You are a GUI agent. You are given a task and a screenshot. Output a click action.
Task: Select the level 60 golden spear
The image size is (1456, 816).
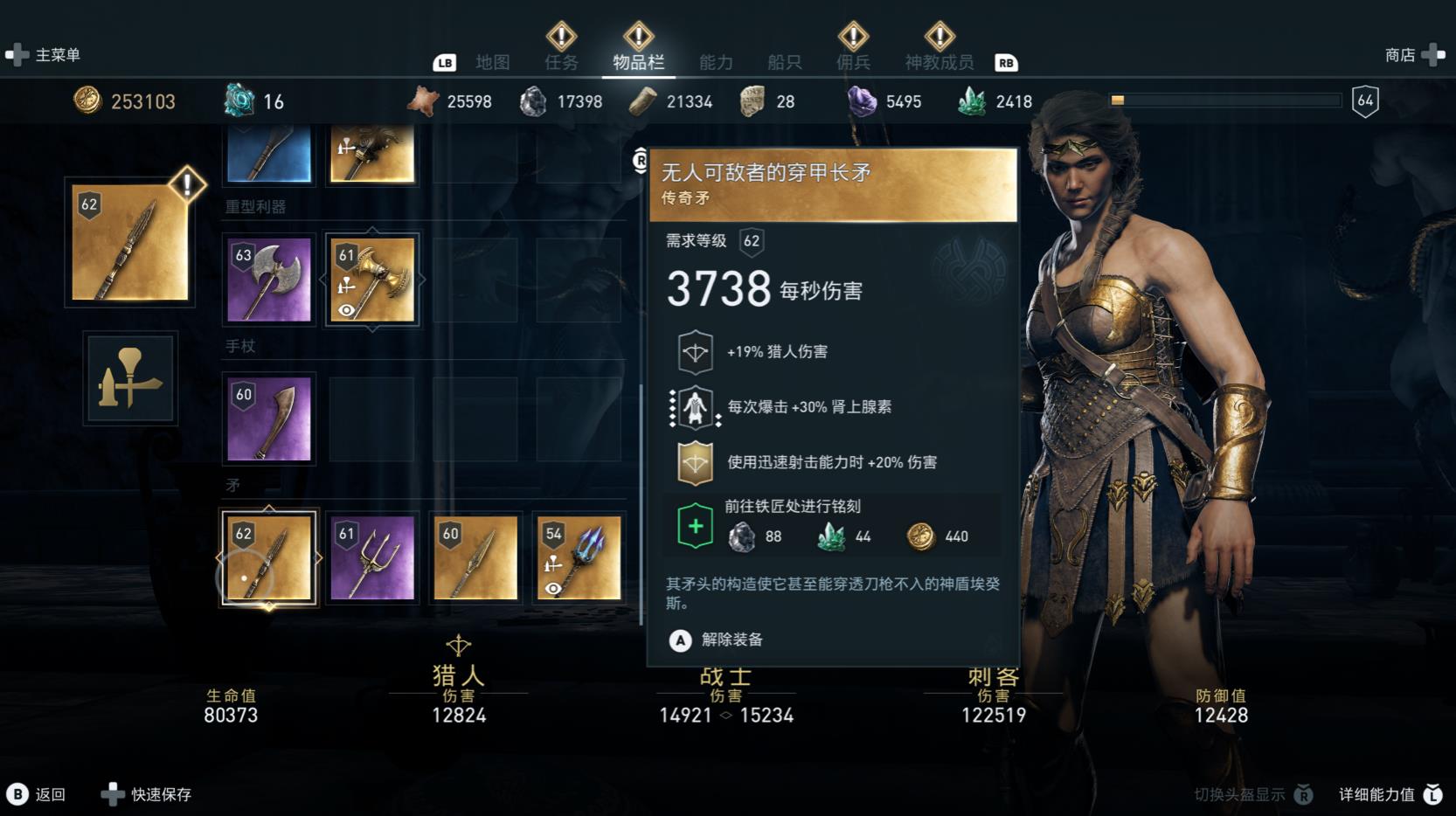(475, 557)
